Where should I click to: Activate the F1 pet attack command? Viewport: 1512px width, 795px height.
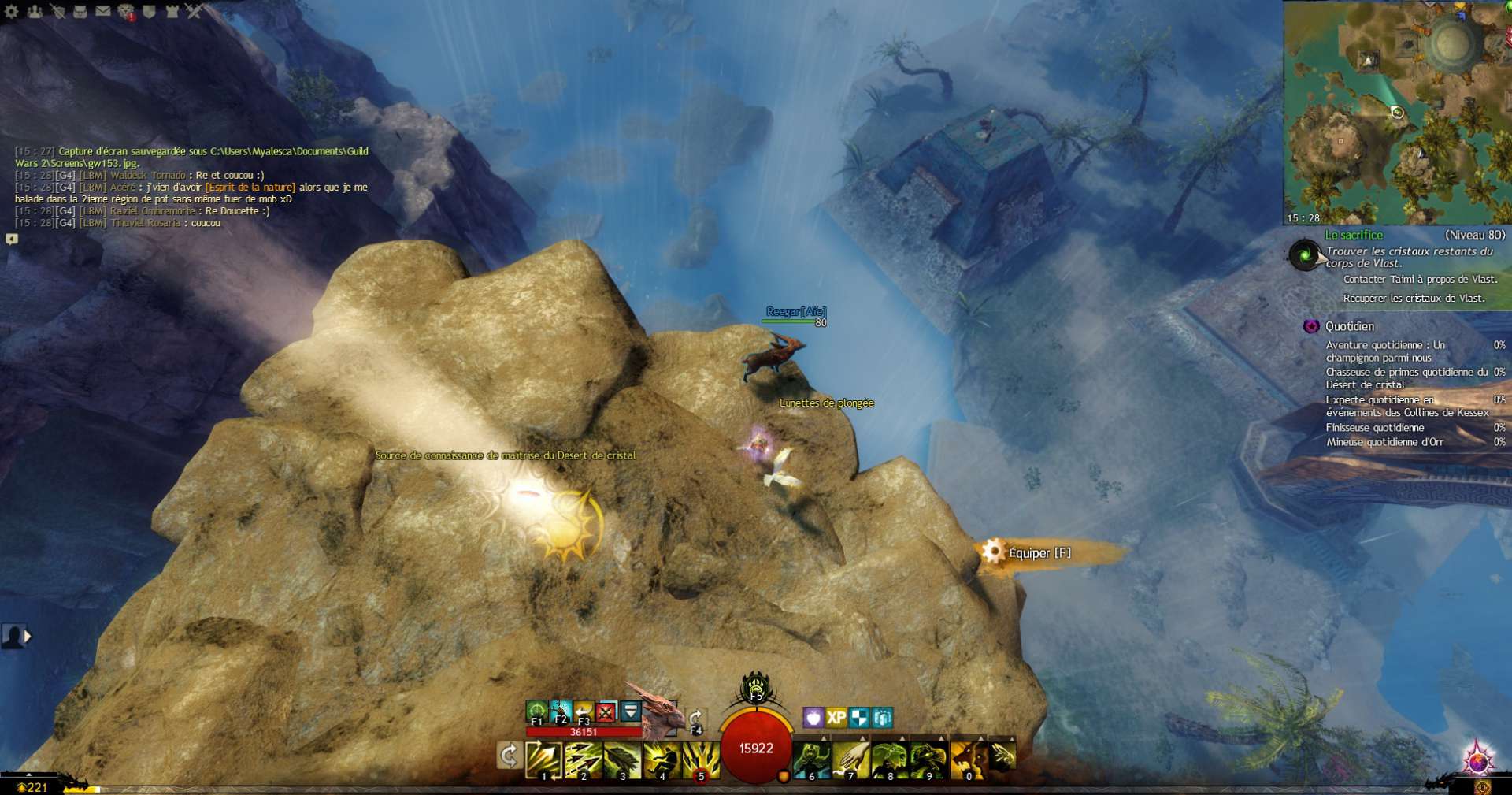tap(537, 712)
